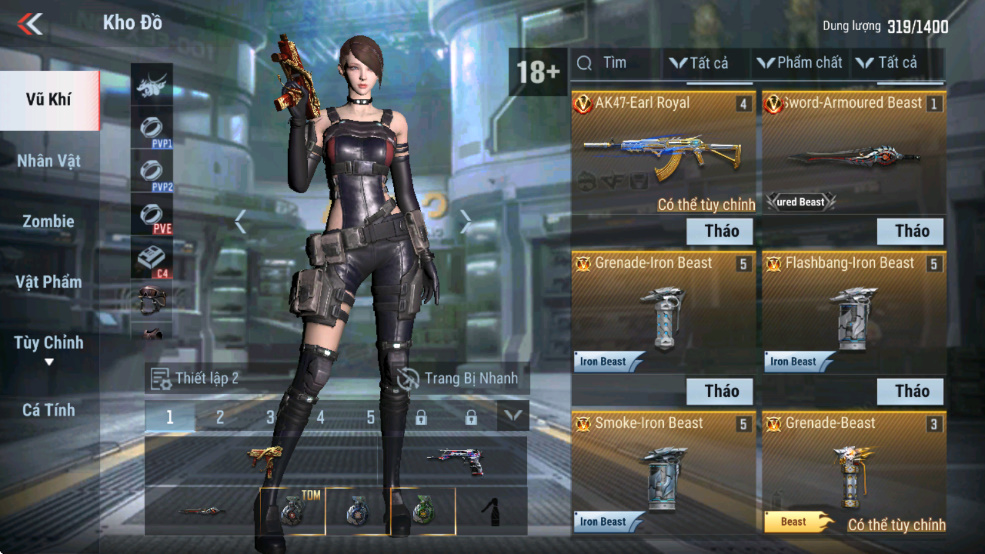Select the Zombie category tab
985x554 pixels.
[x=49, y=221]
